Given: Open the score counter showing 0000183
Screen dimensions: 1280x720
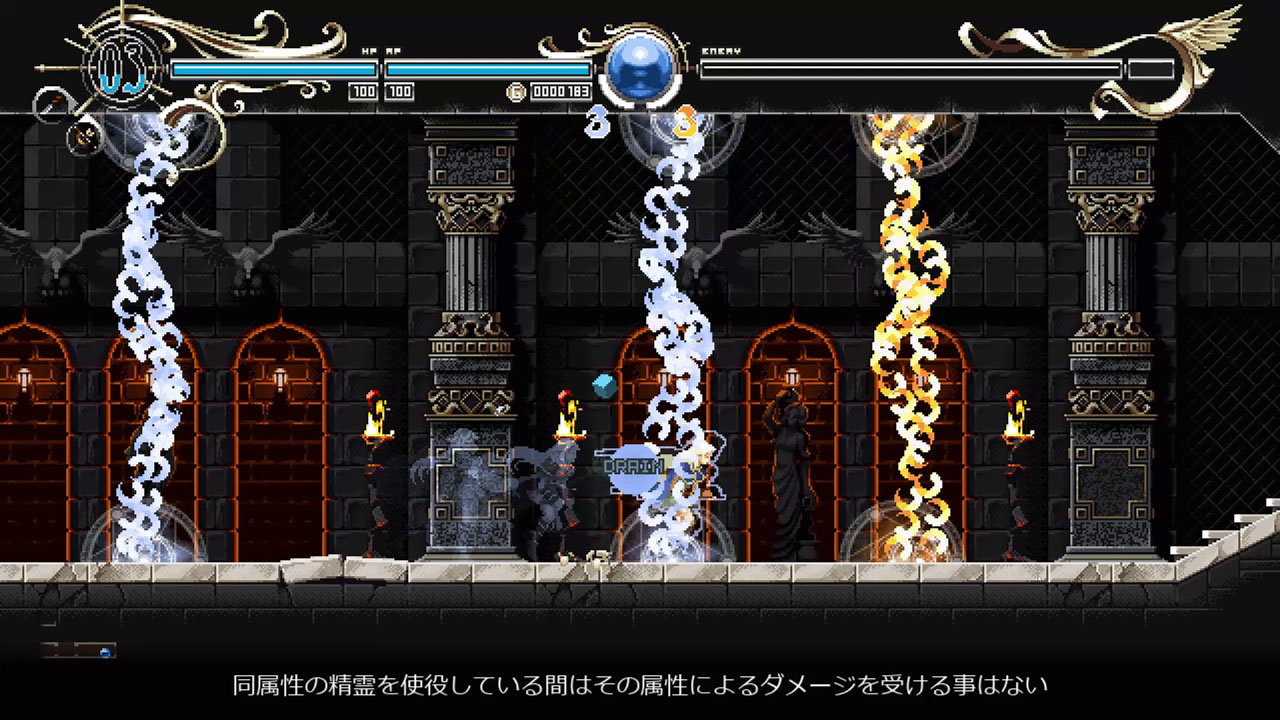Looking at the screenshot, I should (x=560, y=91).
